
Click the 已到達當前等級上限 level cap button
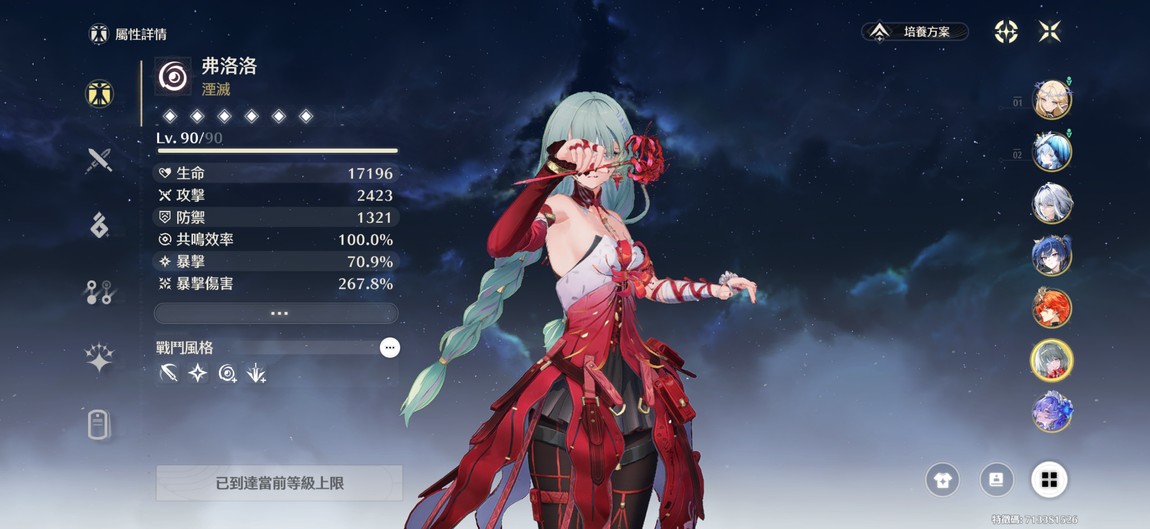(x=279, y=483)
